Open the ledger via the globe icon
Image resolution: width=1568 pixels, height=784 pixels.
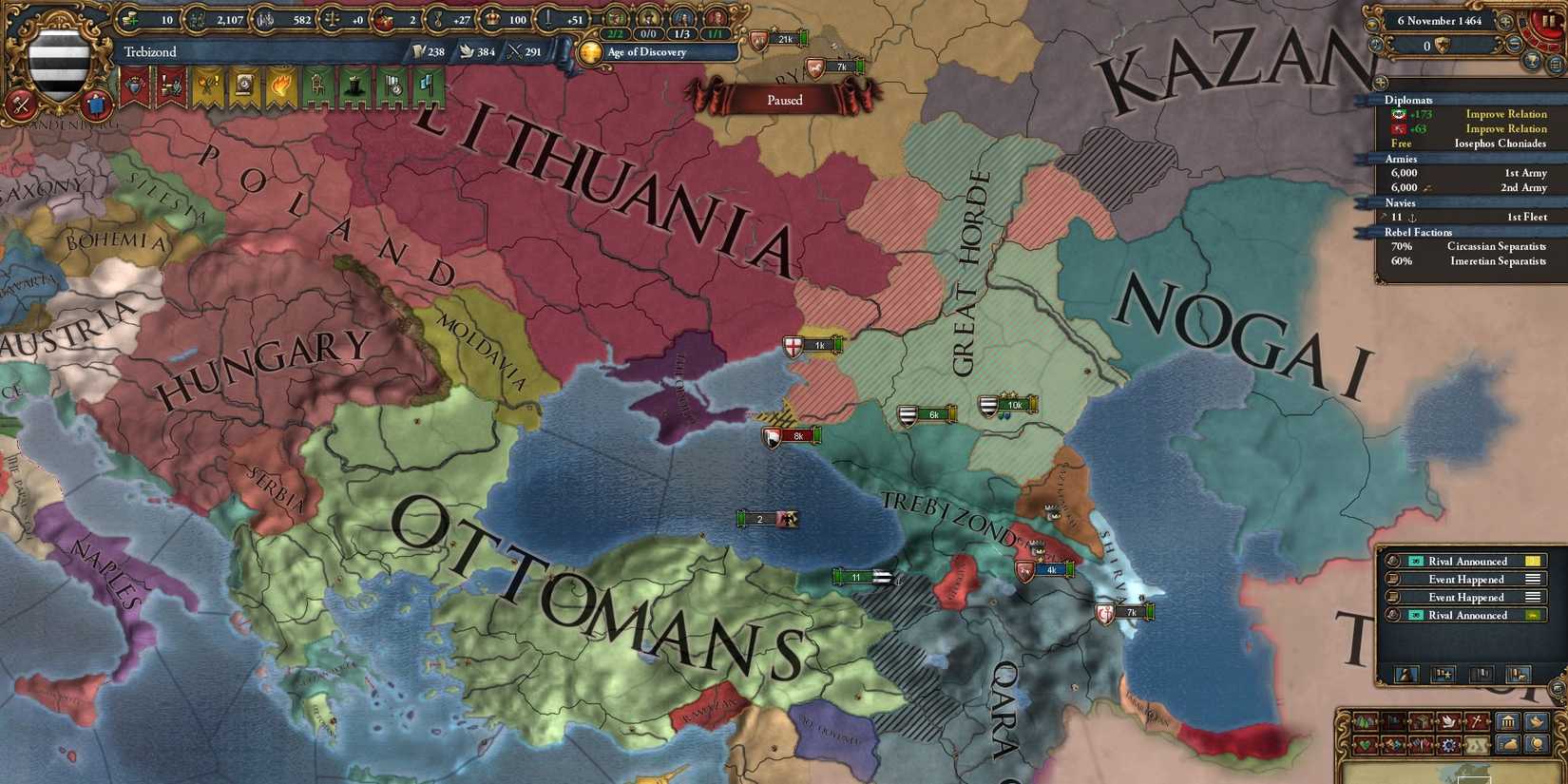pyautogui.click(x=1537, y=744)
